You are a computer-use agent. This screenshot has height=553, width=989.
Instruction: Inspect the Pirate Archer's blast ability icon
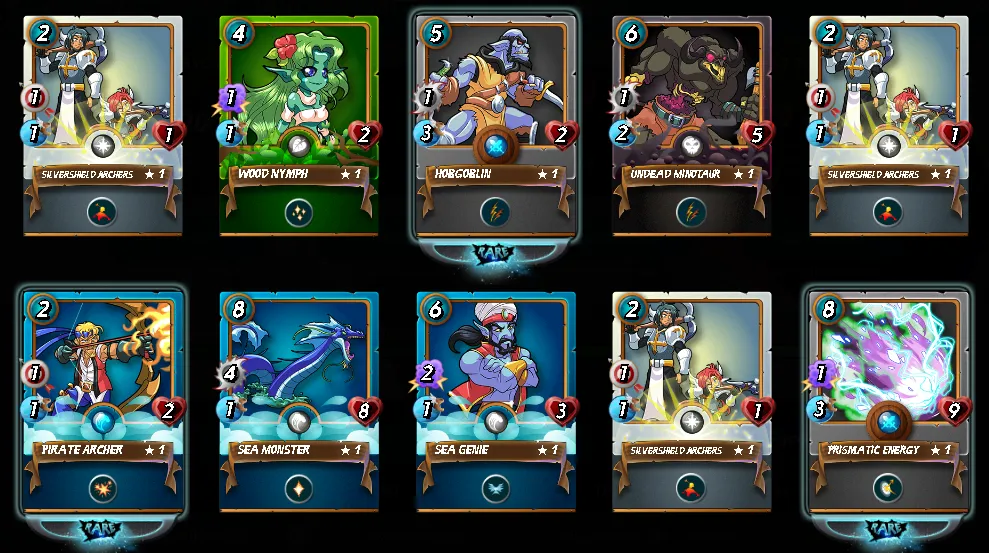103,488
